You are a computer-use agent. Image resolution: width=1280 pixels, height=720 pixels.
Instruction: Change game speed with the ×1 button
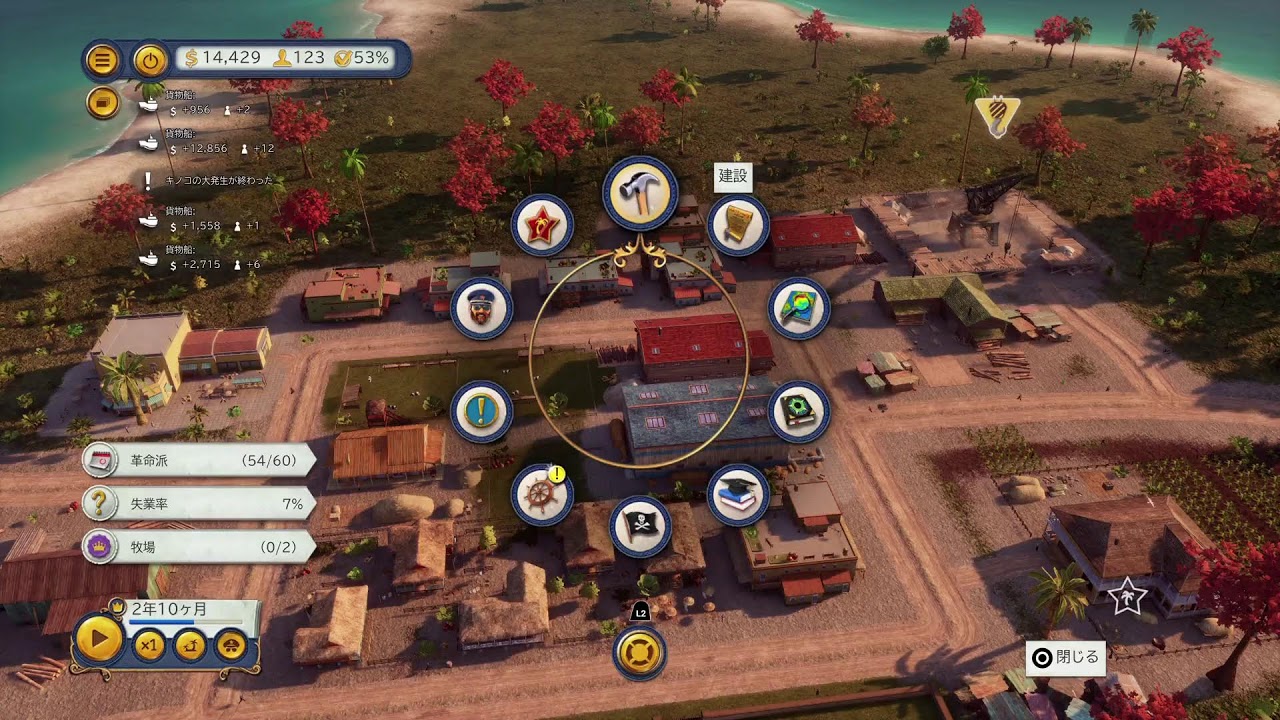tap(150, 645)
